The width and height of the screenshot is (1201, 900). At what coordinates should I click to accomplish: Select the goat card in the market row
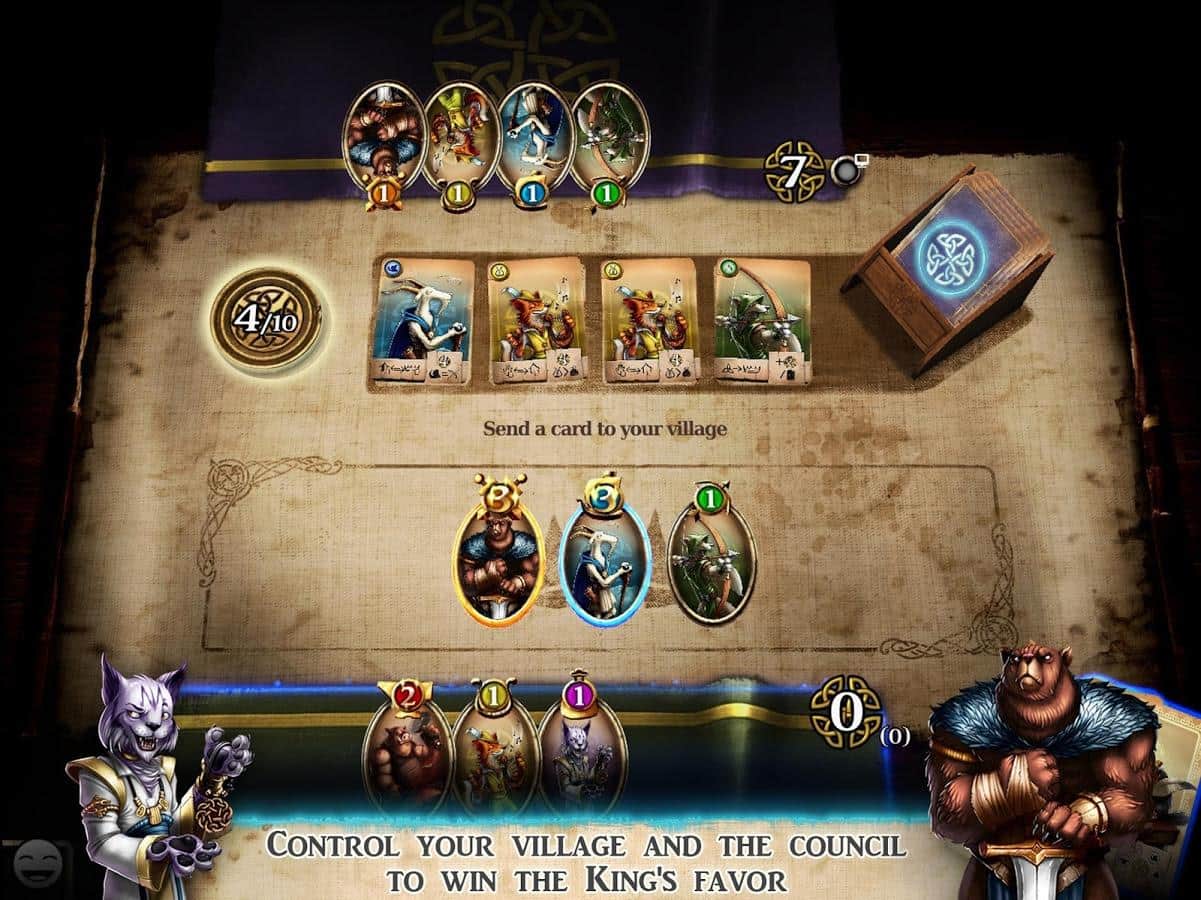click(x=422, y=321)
